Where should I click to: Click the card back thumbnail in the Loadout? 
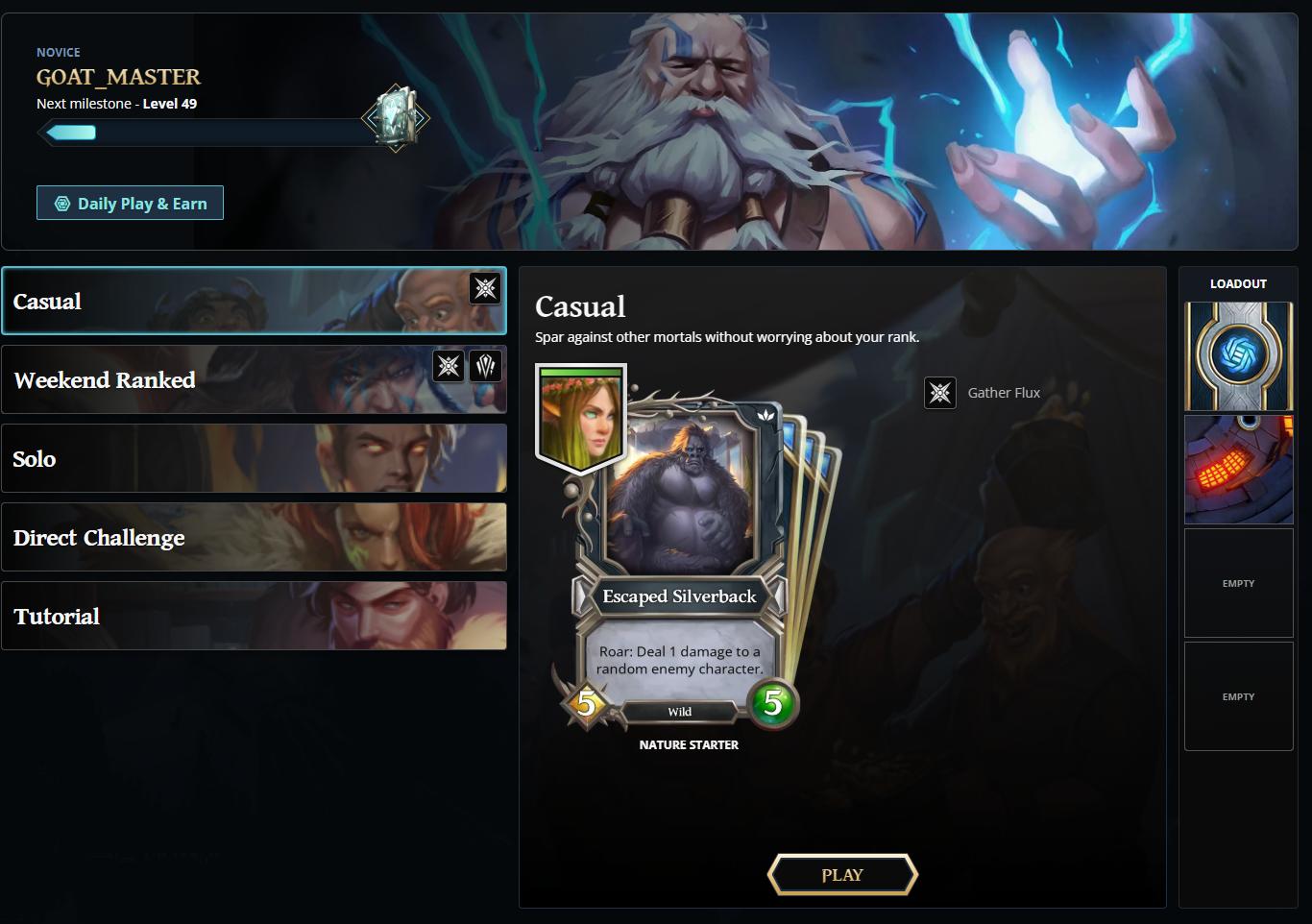point(1238,356)
